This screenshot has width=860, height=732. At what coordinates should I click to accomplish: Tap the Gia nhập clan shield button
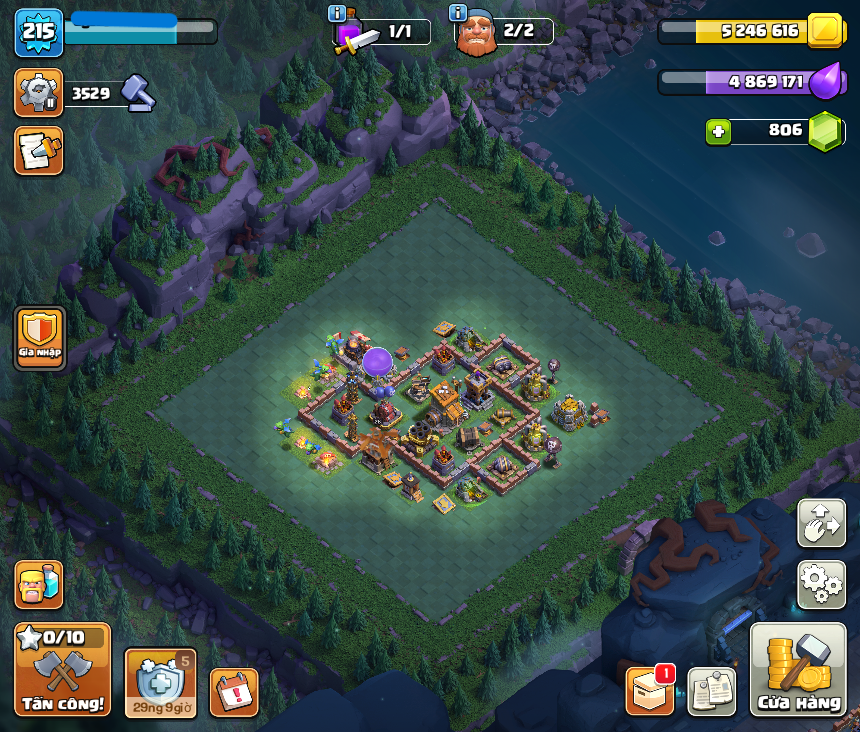[x=40, y=339]
